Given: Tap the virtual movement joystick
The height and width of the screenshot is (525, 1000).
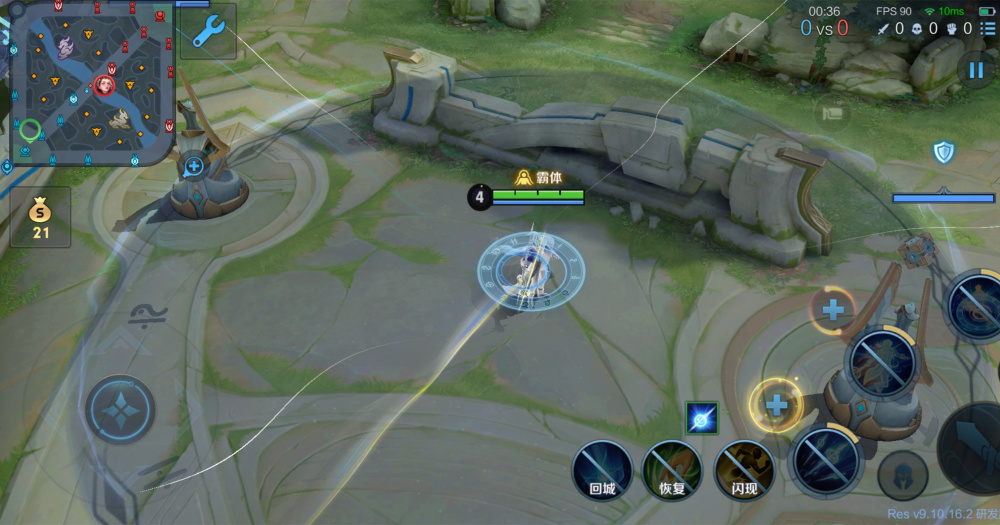Looking at the screenshot, I should [120, 409].
